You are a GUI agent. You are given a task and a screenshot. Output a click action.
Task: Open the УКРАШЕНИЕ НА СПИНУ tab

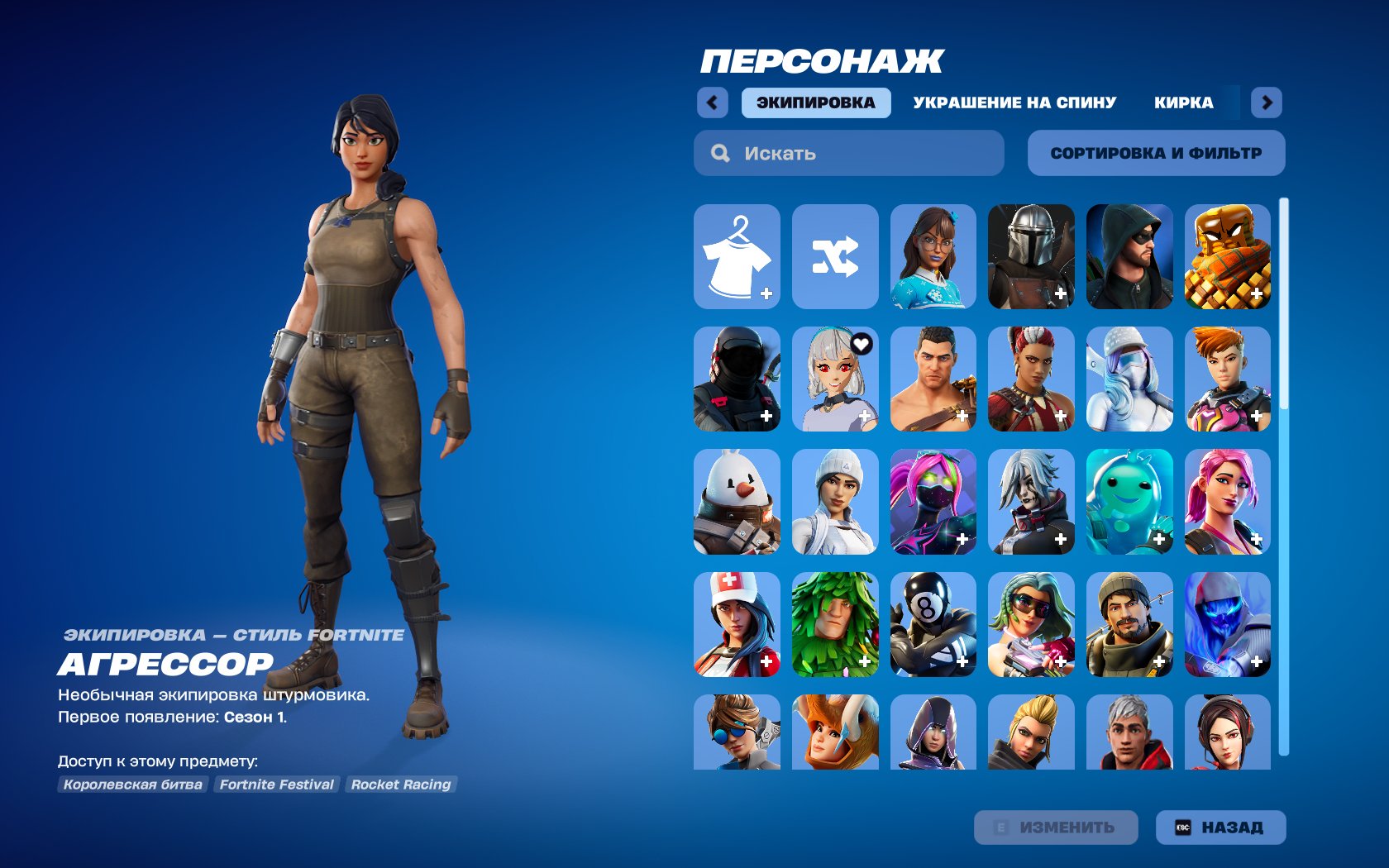point(1014,103)
